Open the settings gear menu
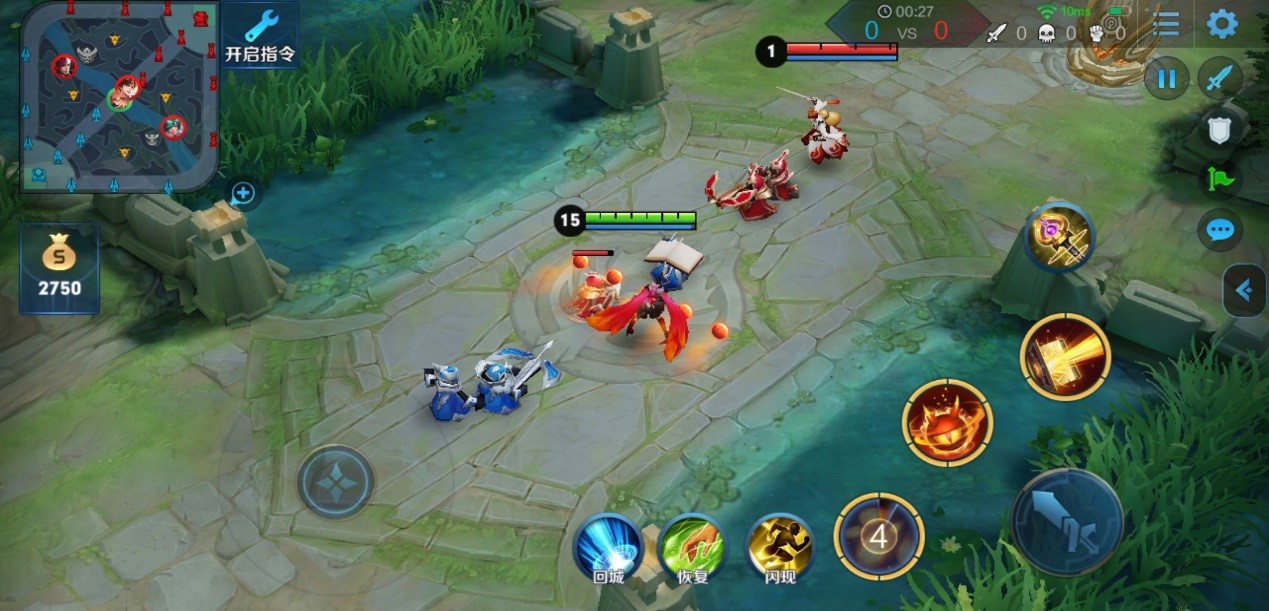The image size is (1269, 611). coord(1221,24)
